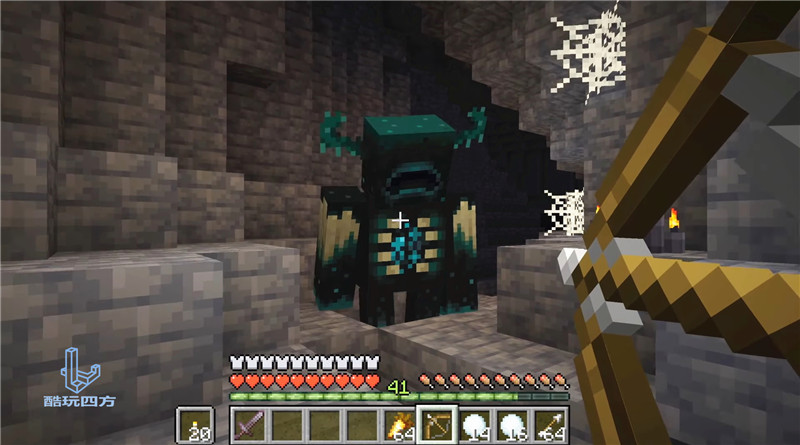Click the offhand slot holding 20 items
800x445 pixels.
pyautogui.click(x=196, y=425)
